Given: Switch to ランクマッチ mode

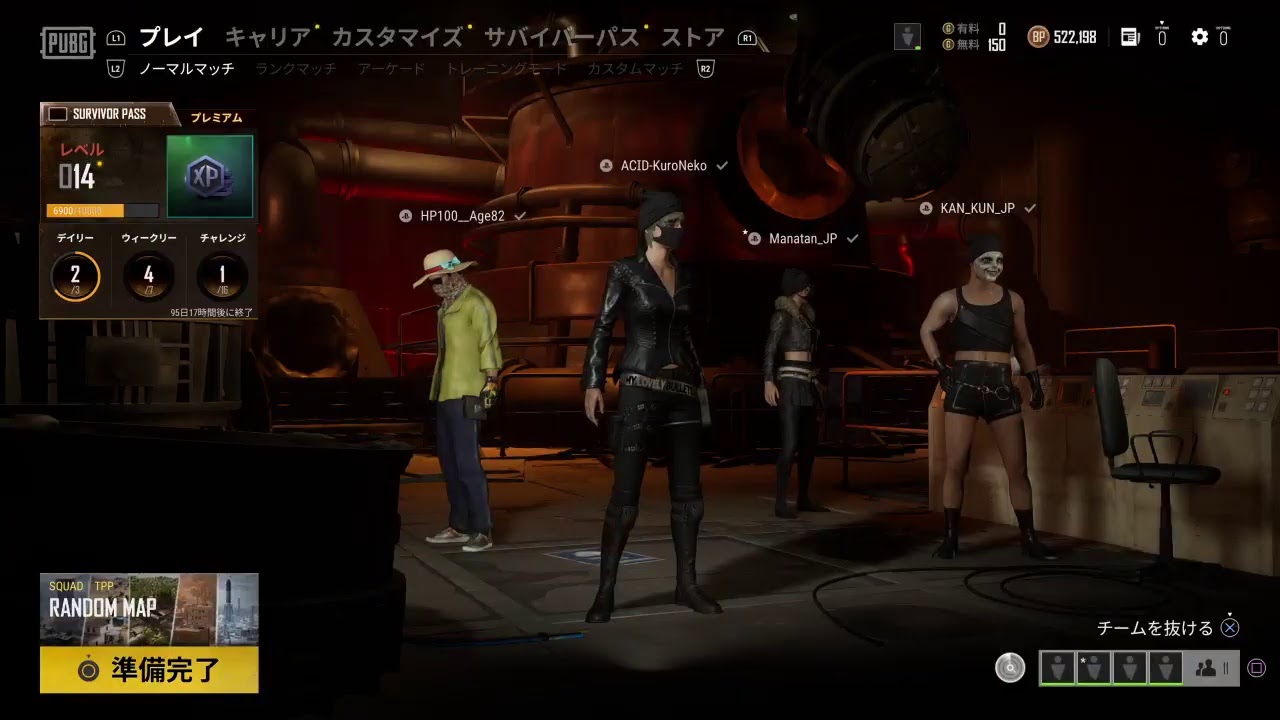Looking at the screenshot, I should pos(295,69).
